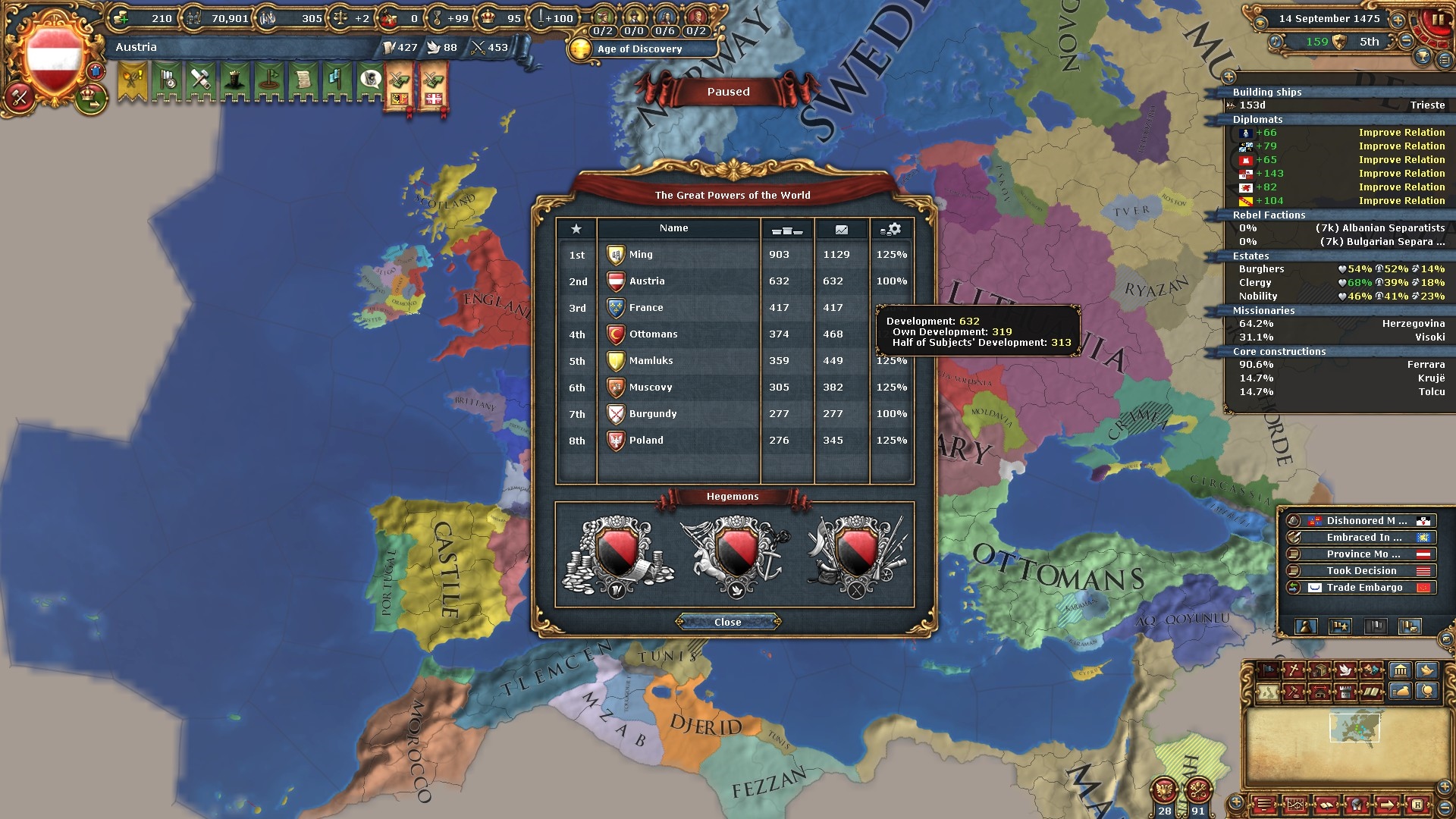
Task: Select the Herzegovina missionary entry in outliner
Action: (x=1341, y=324)
